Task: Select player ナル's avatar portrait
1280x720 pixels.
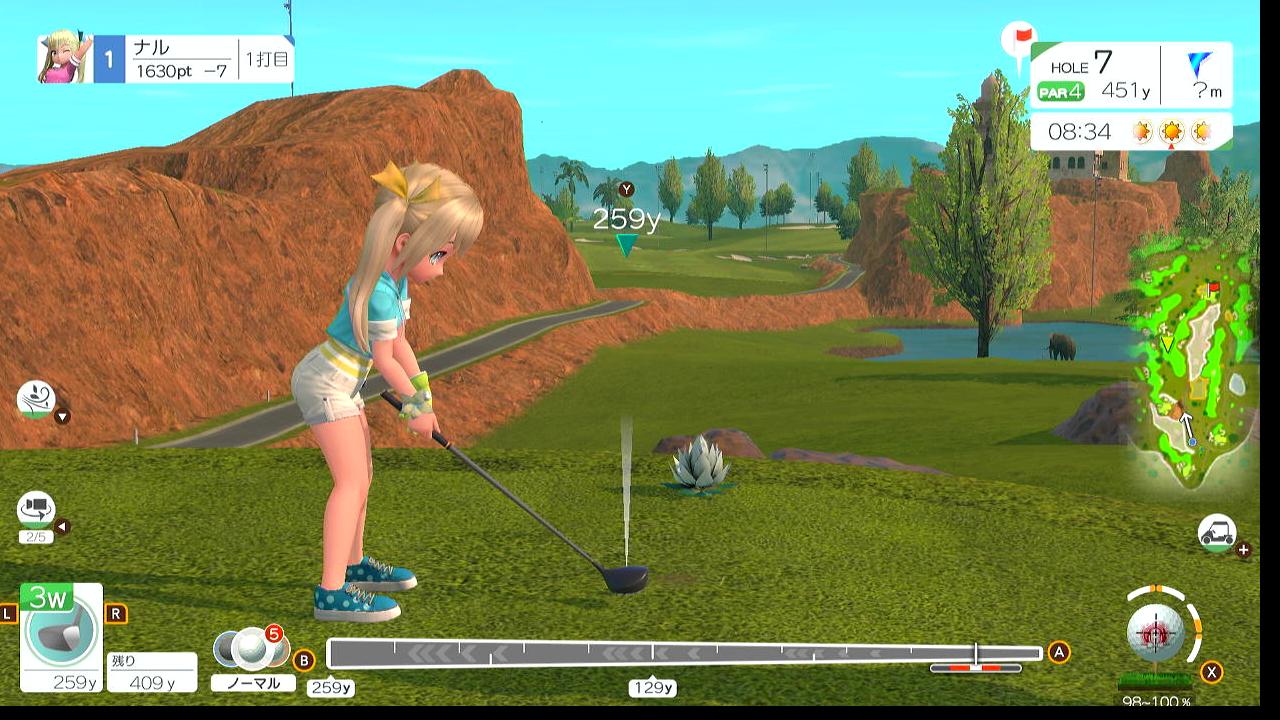Action: click(x=65, y=59)
